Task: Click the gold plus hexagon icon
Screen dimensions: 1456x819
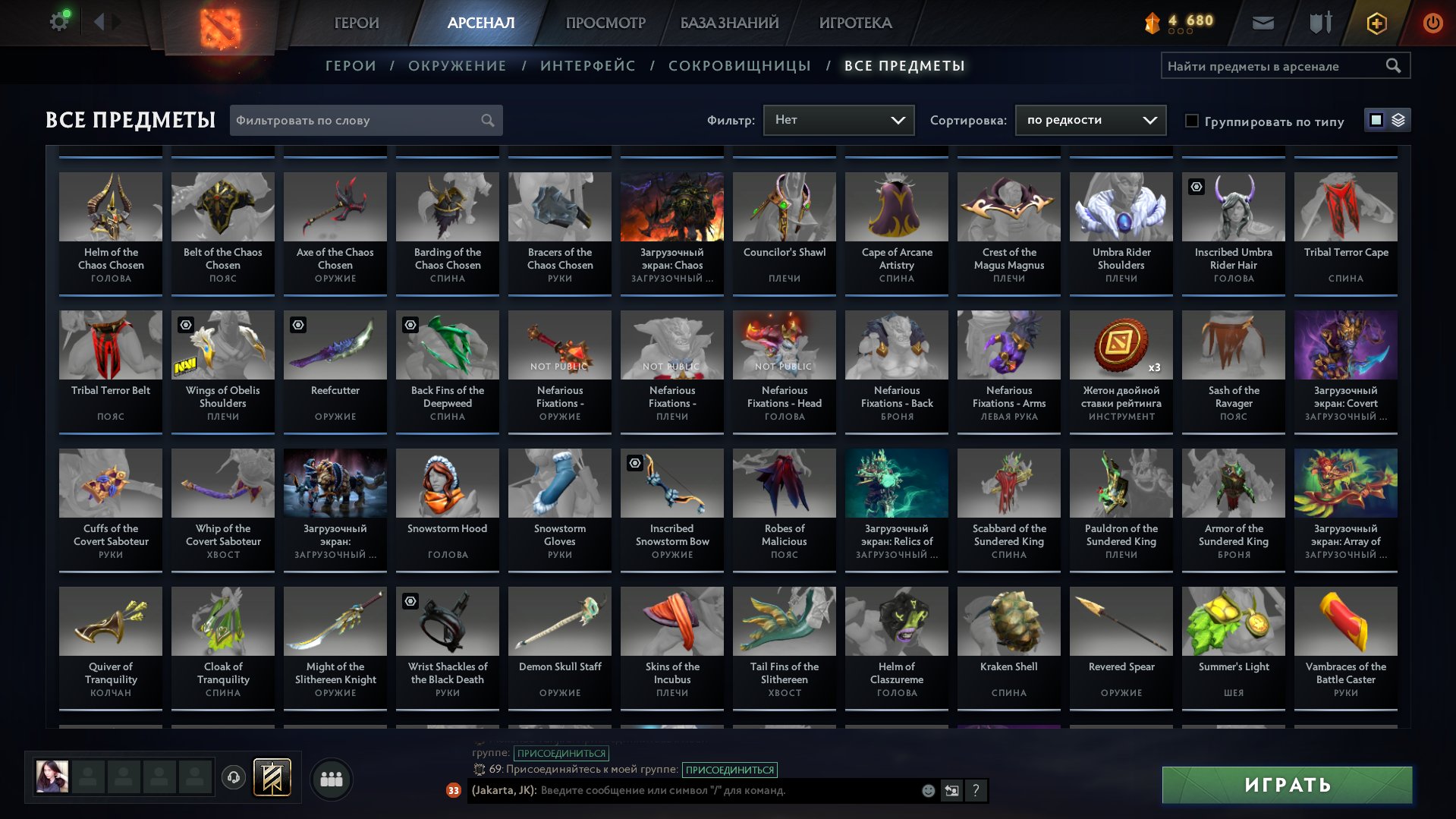Action: 1376,24
